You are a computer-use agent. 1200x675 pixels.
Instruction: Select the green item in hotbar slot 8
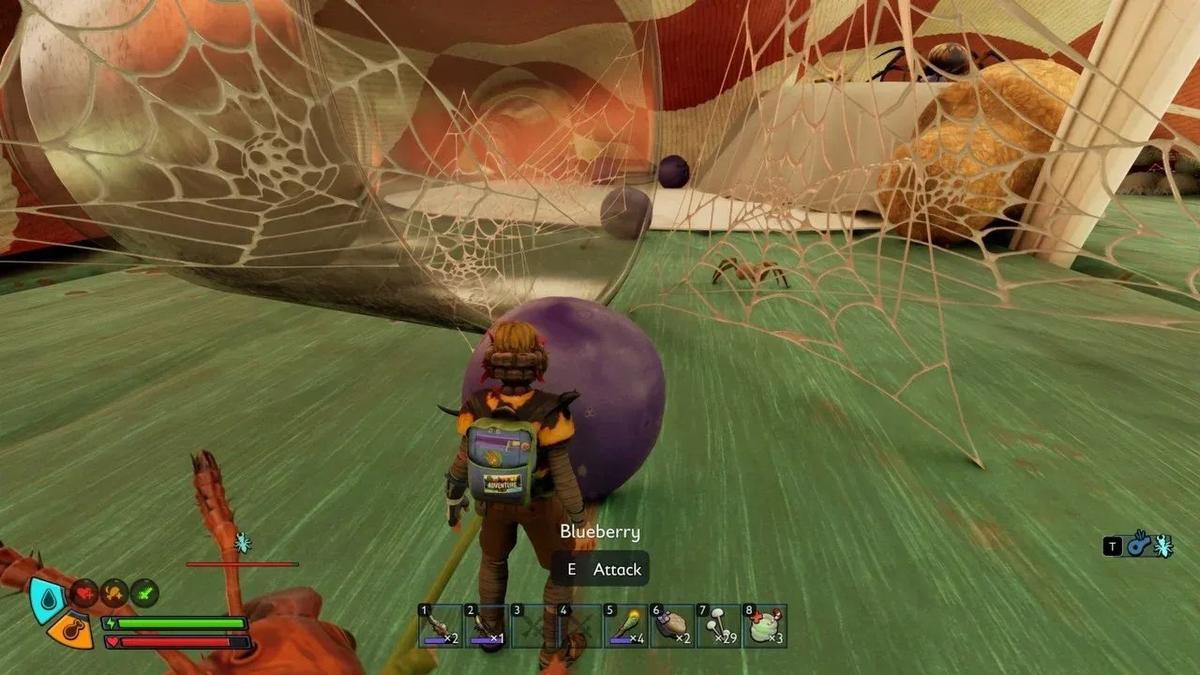pyautogui.click(x=764, y=626)
